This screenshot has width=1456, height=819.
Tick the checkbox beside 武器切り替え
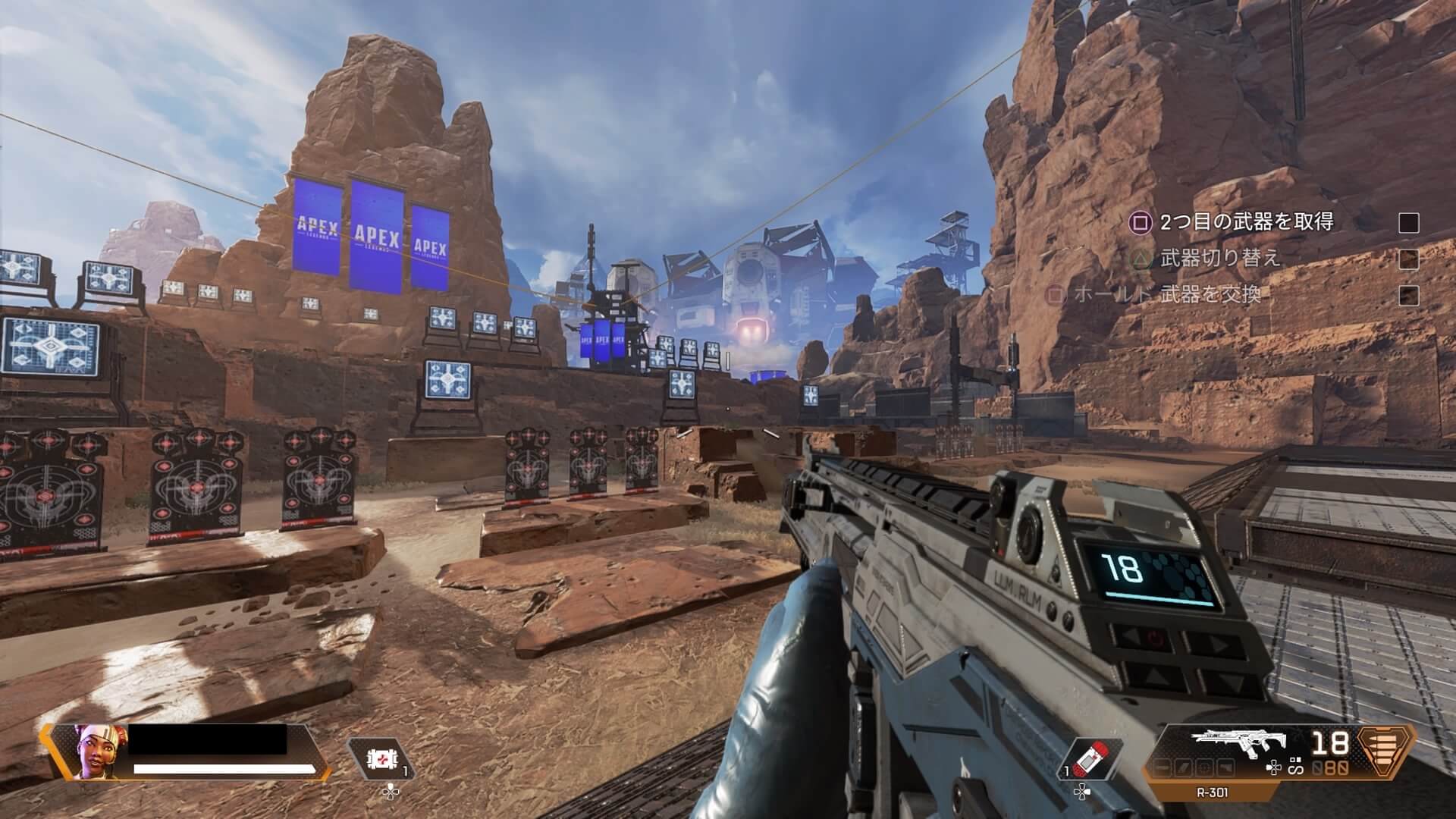tap(1408, 259)
